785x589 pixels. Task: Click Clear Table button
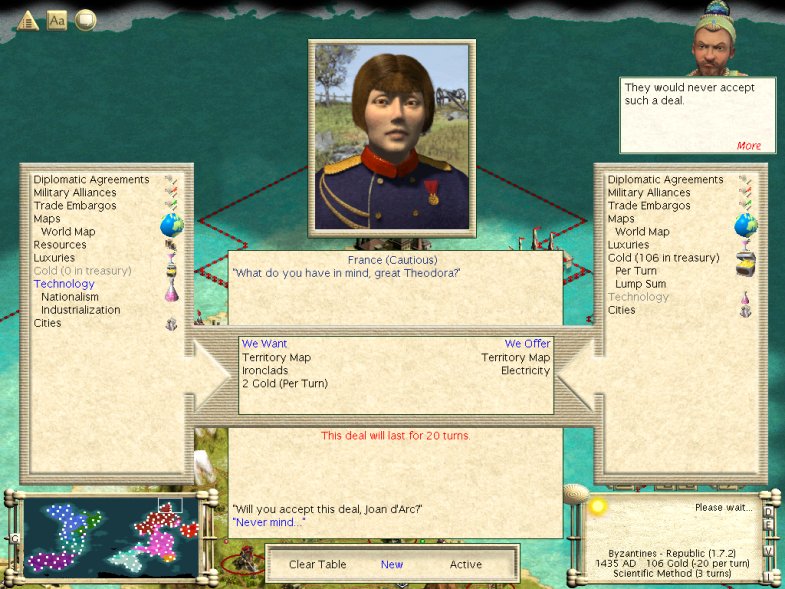pyautogui.click(x=317, y=564)
